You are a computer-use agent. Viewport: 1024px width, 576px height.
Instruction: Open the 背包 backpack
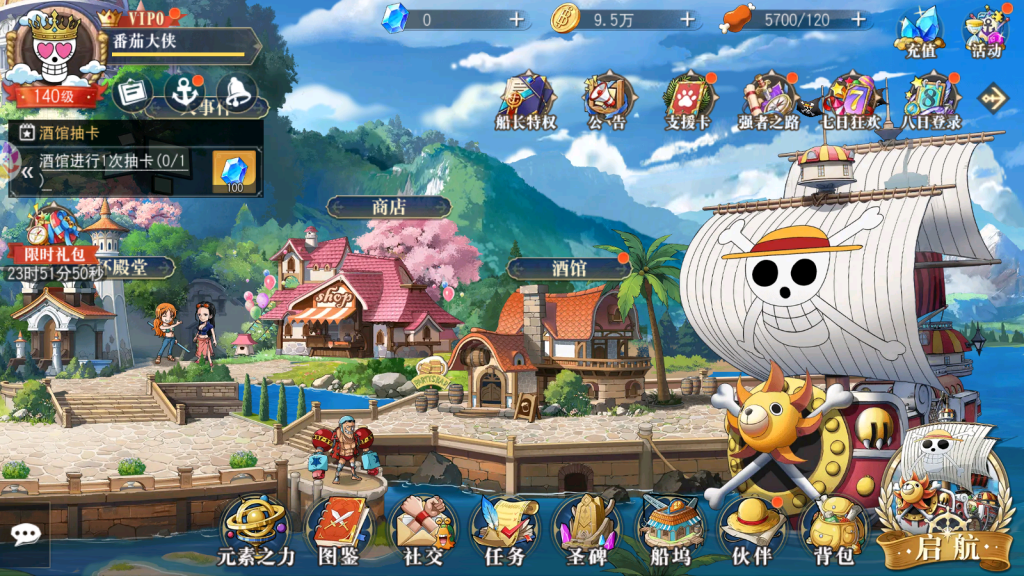(833, 526)
